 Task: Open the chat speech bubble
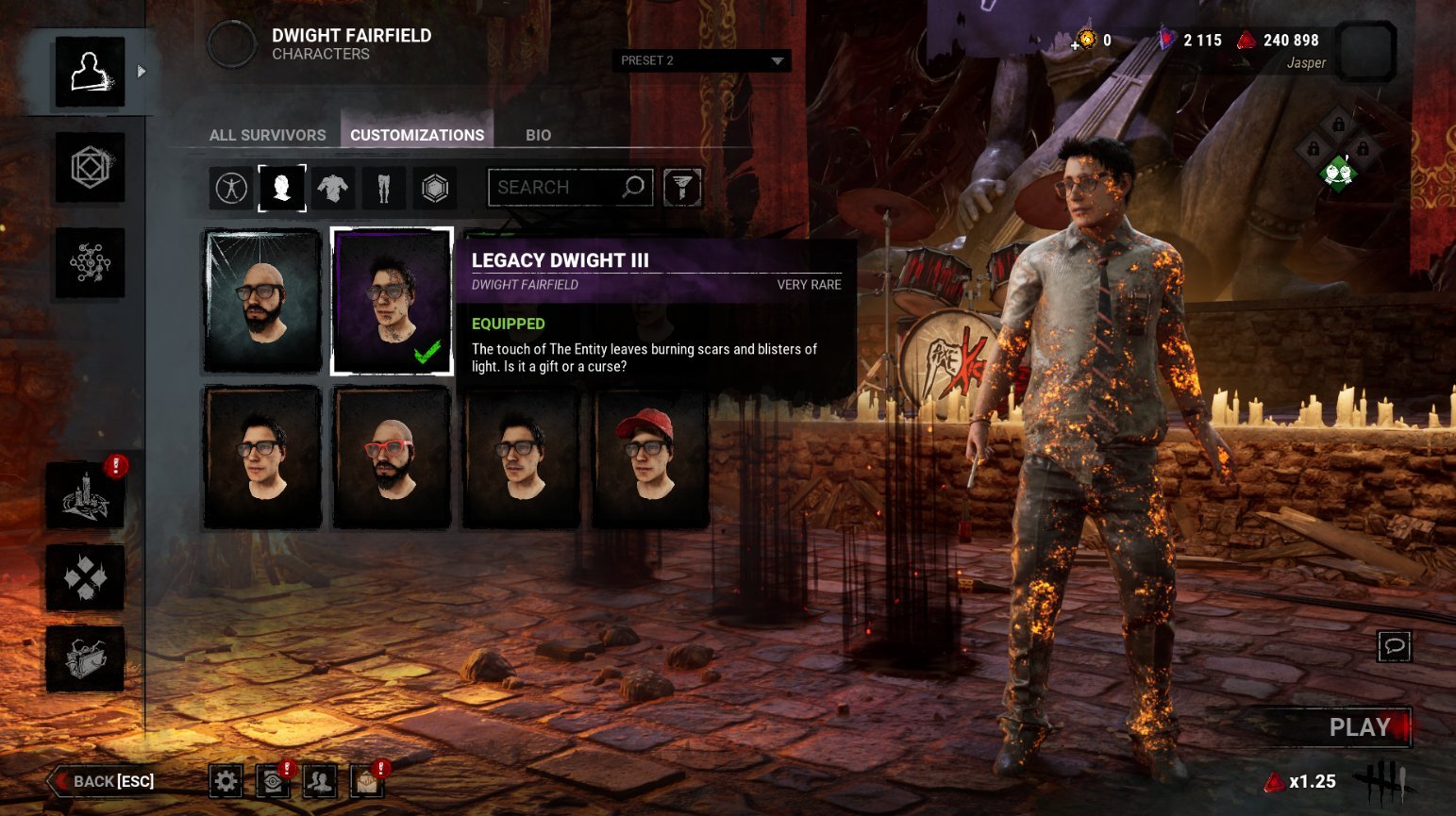(x=1394, y=646)
